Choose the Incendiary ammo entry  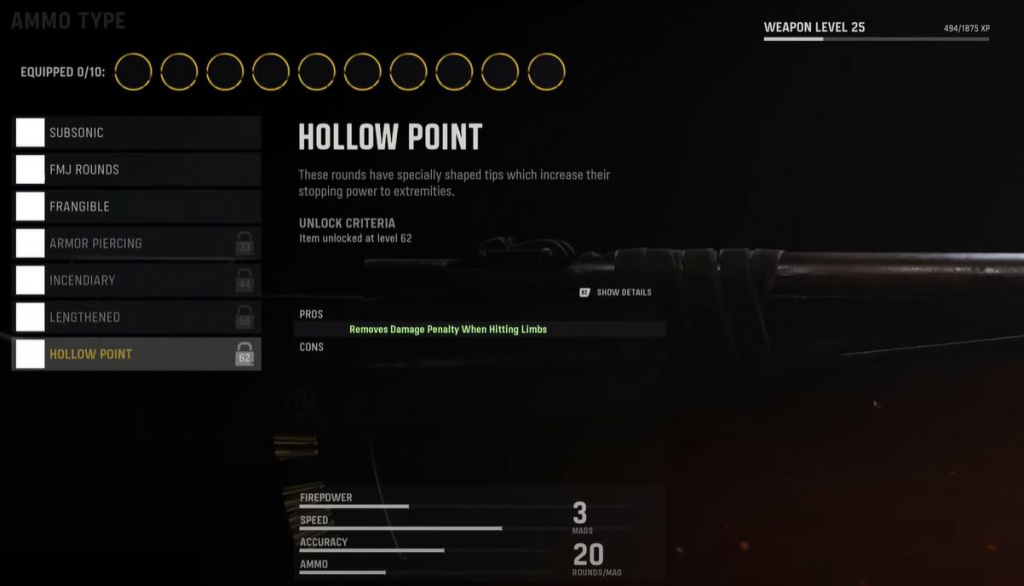click(x=136, y=281)
